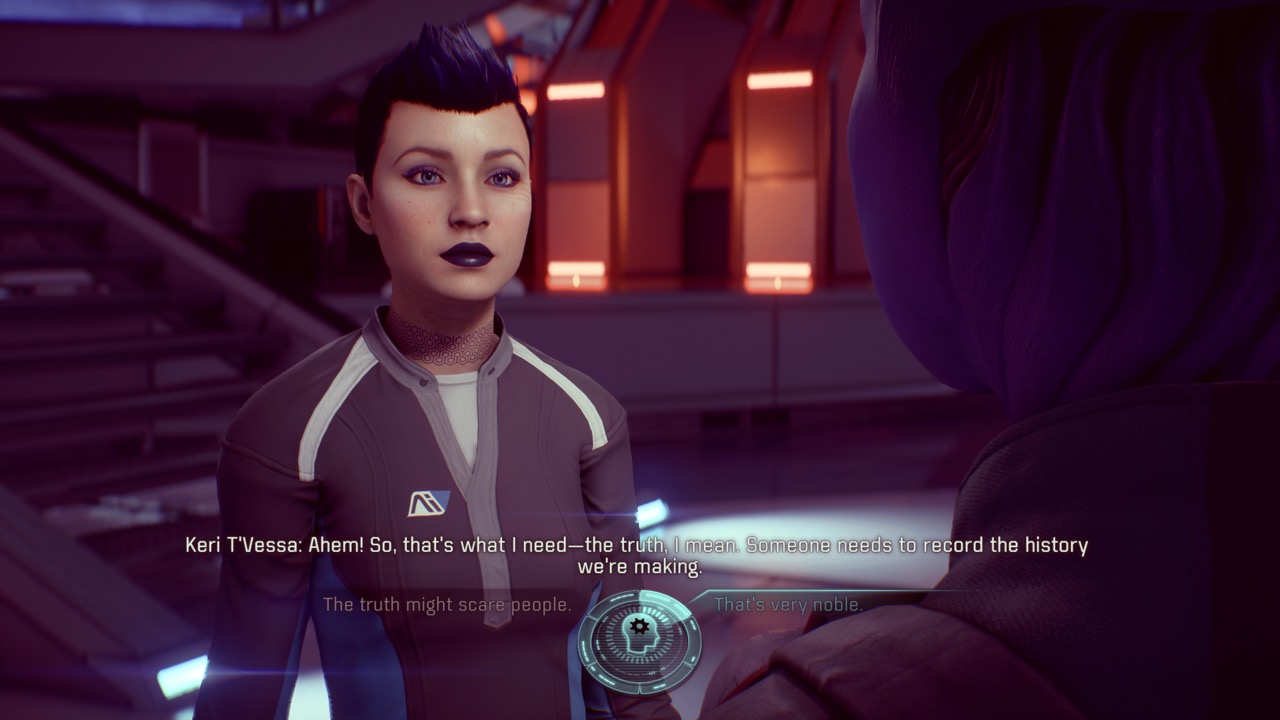Select the "That's very noble." response
Viewport: 1280px width, 720px height.
tap(788, 605)
